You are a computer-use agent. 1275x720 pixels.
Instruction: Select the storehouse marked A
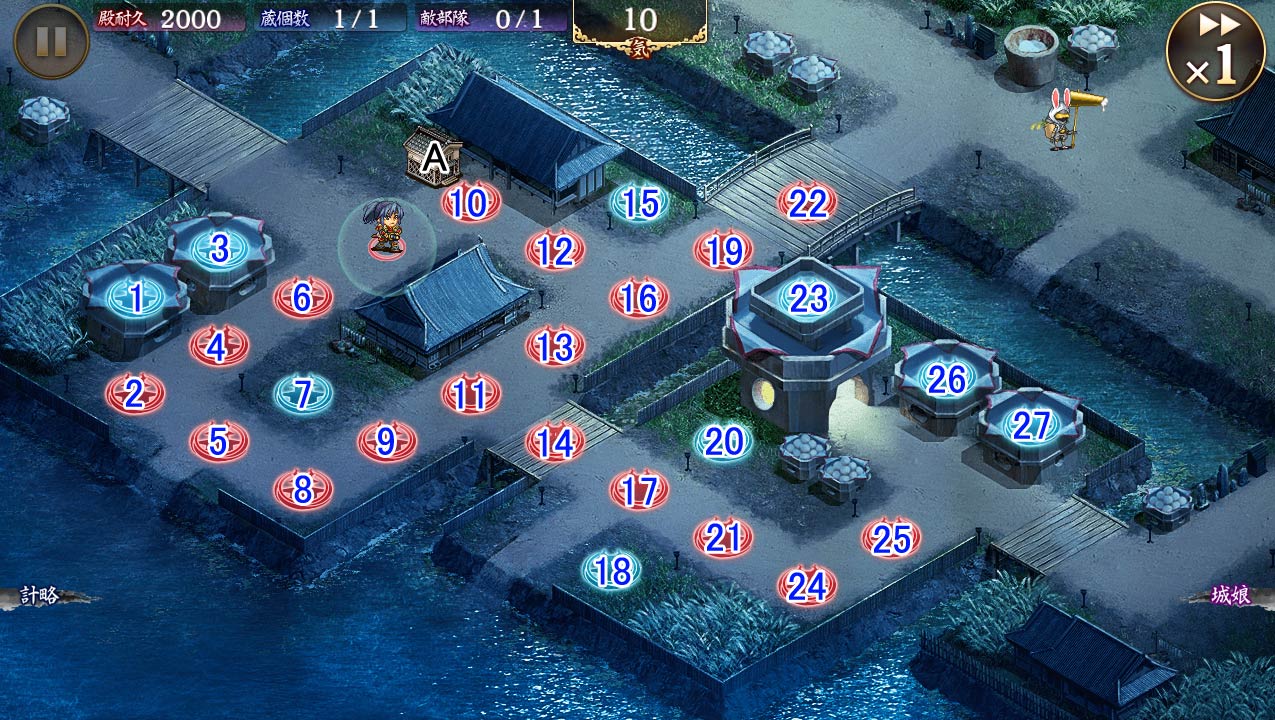point(433,158)
